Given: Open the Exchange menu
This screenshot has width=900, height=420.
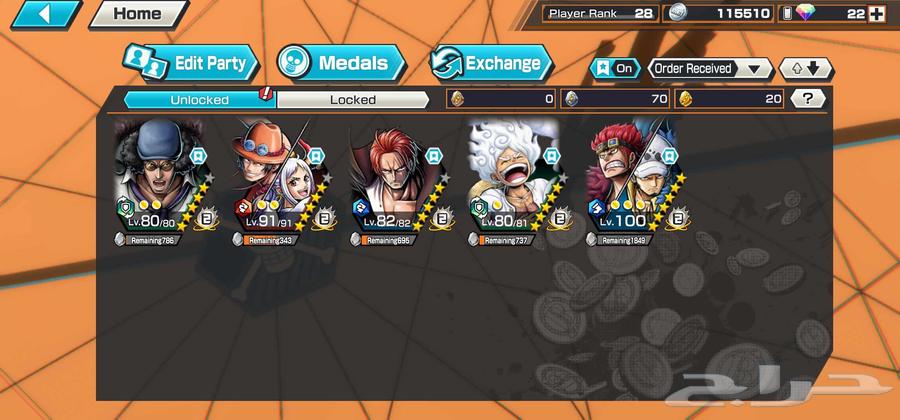Looking at the screenshot, I should pyautogui.click(x=491, y=64).
